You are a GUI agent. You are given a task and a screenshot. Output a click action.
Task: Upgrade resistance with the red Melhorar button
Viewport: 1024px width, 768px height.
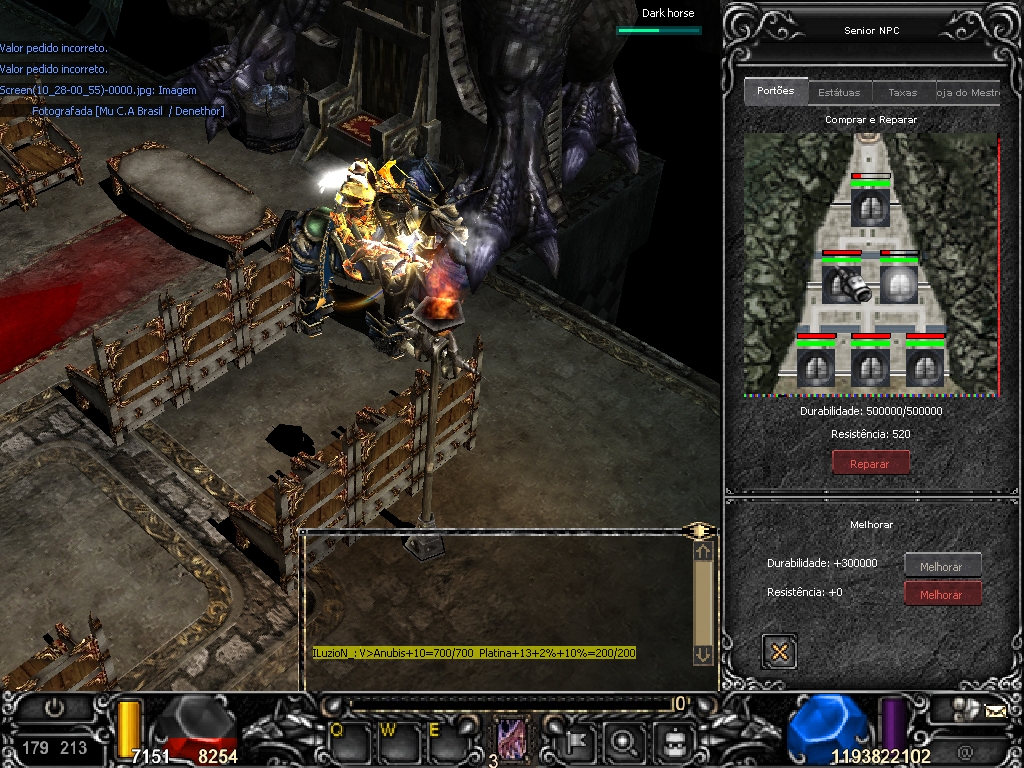point(942,594)
